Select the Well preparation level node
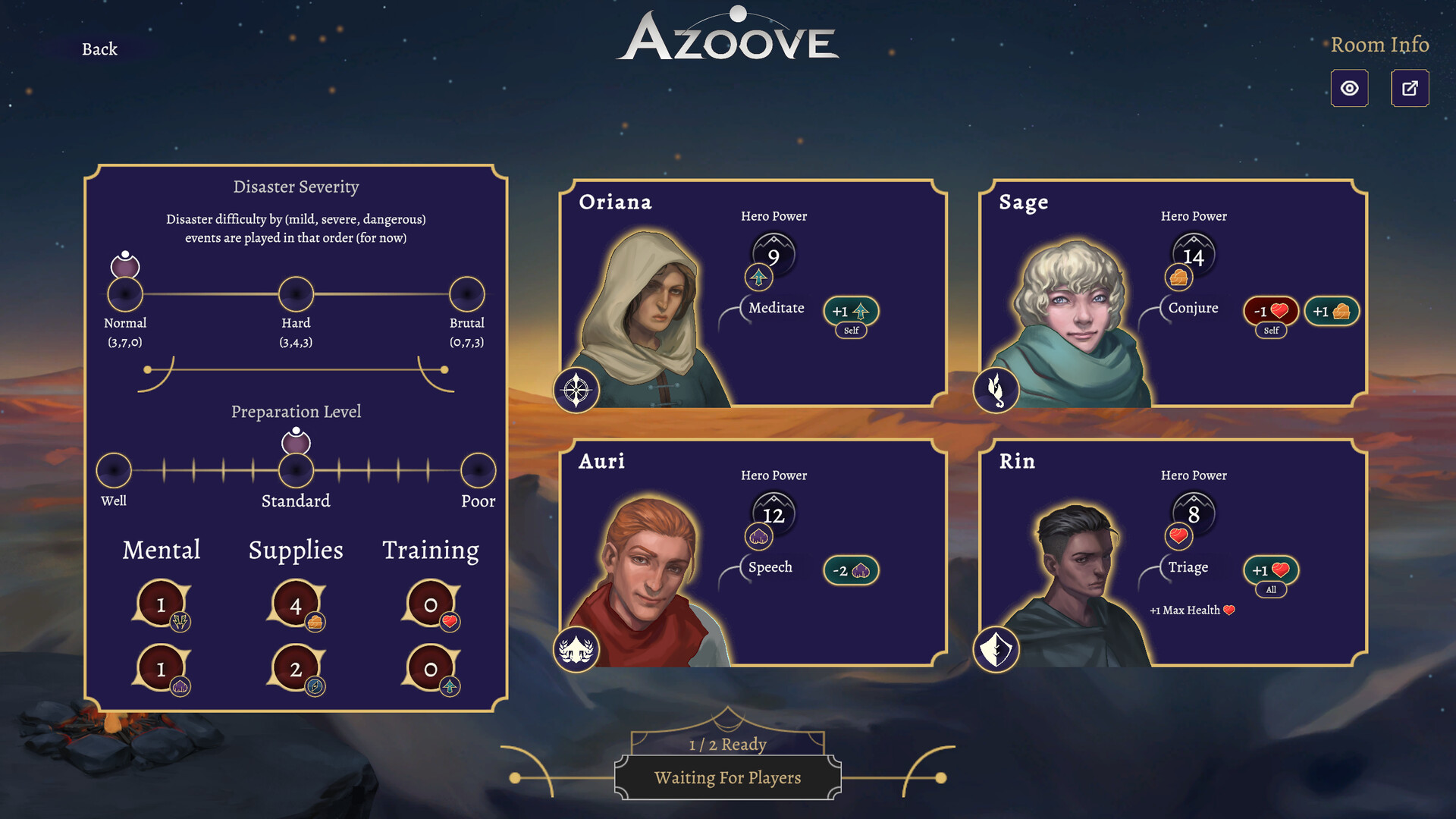Viewport: 1456px width, 819px height. (115, 470)
